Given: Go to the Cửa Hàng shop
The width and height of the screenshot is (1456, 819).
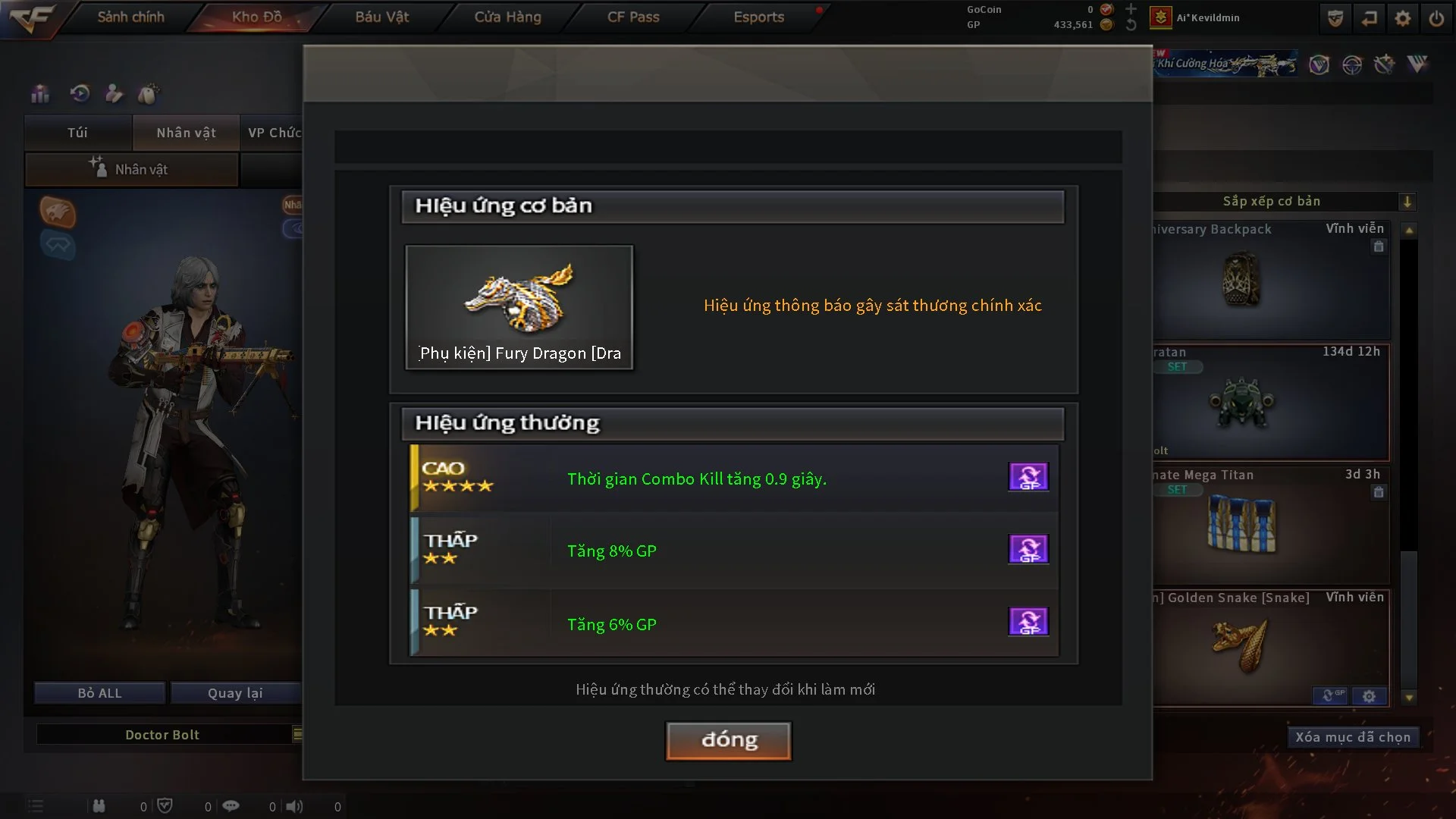Looking at the screenshot, I should point(507,17).
